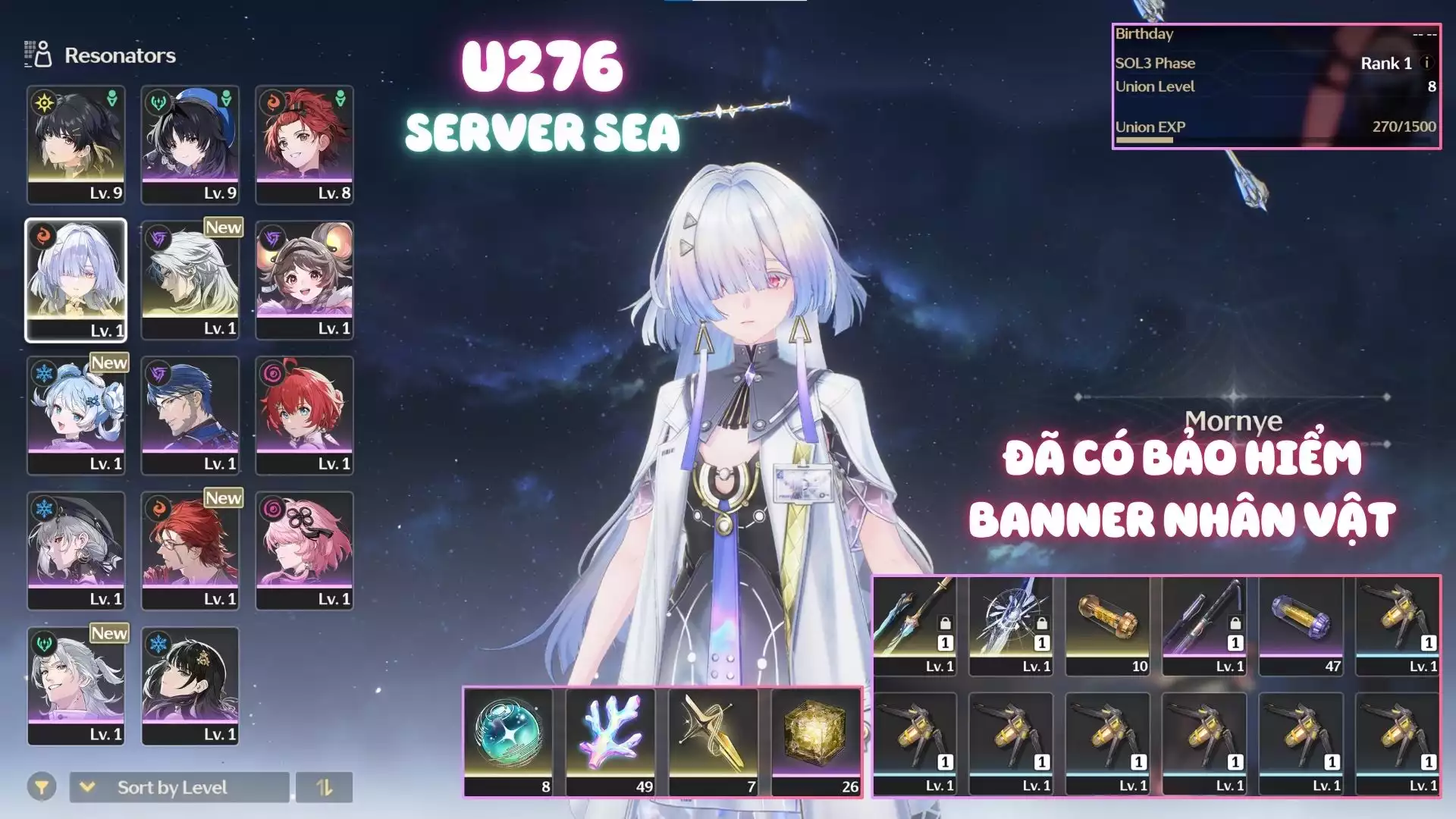This screenshot has width=1456, height=819.
Task: Choose the blue-beret Lv. 9 resonator
Action: tap(190, 144)
